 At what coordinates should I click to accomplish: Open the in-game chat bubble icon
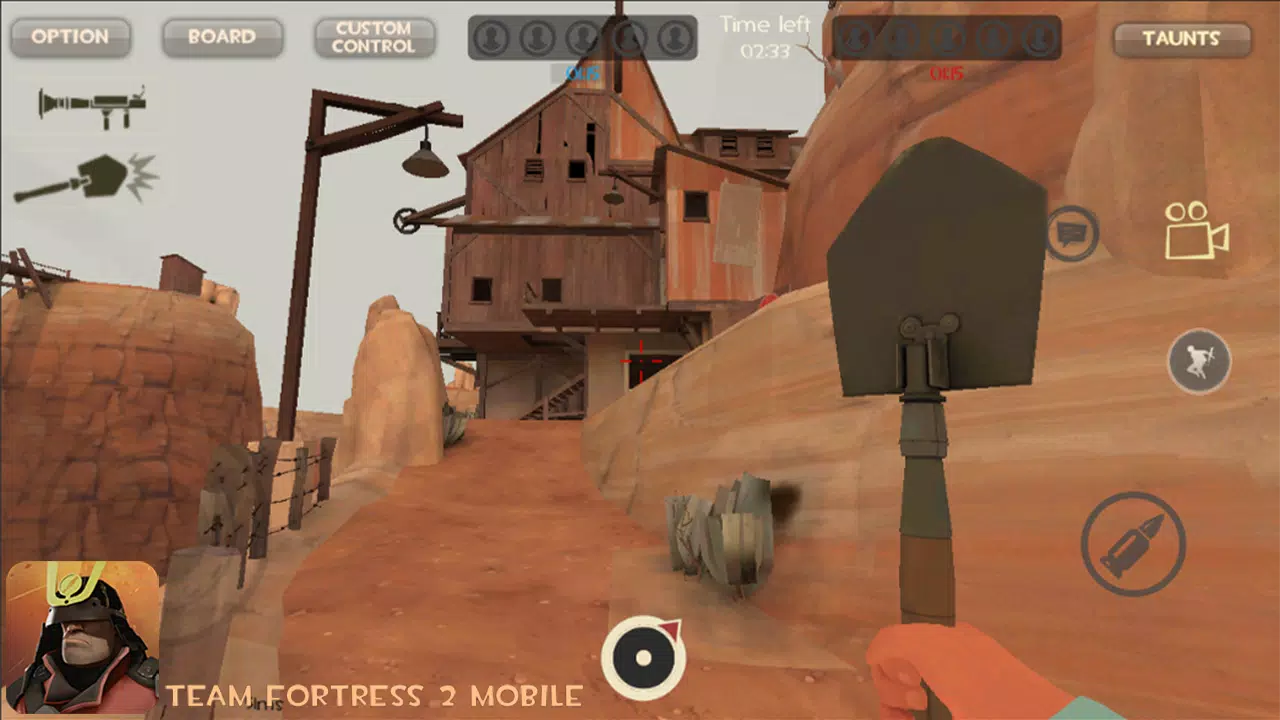tap(1072, 231)
